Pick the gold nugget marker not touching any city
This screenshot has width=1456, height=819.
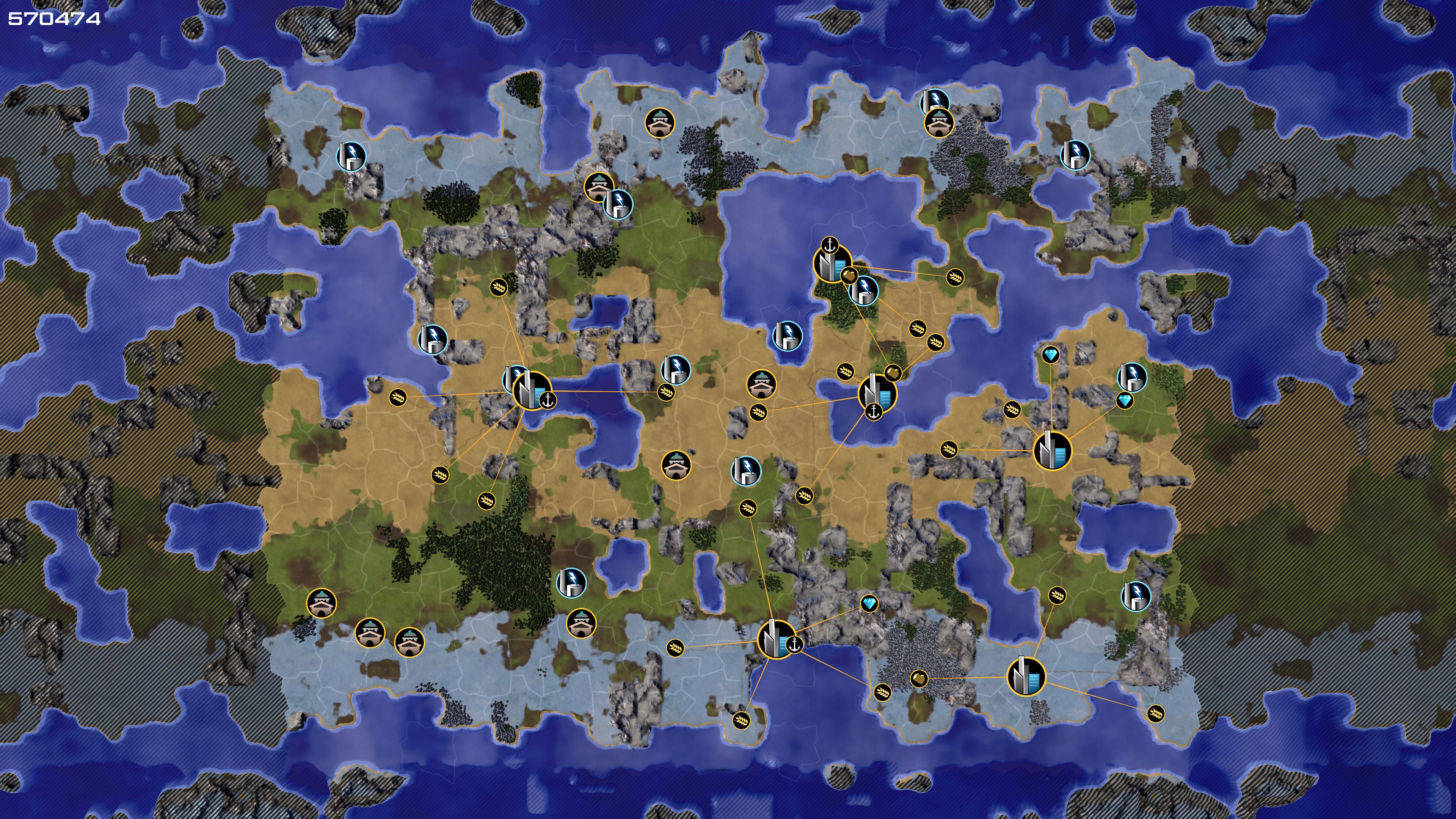pyautogui.click(x=919, y=678)
